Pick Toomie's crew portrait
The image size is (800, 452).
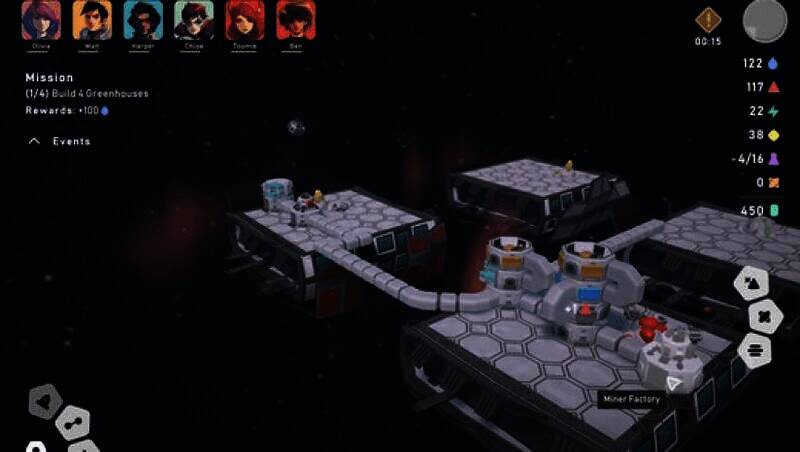[x=245, y=20]
